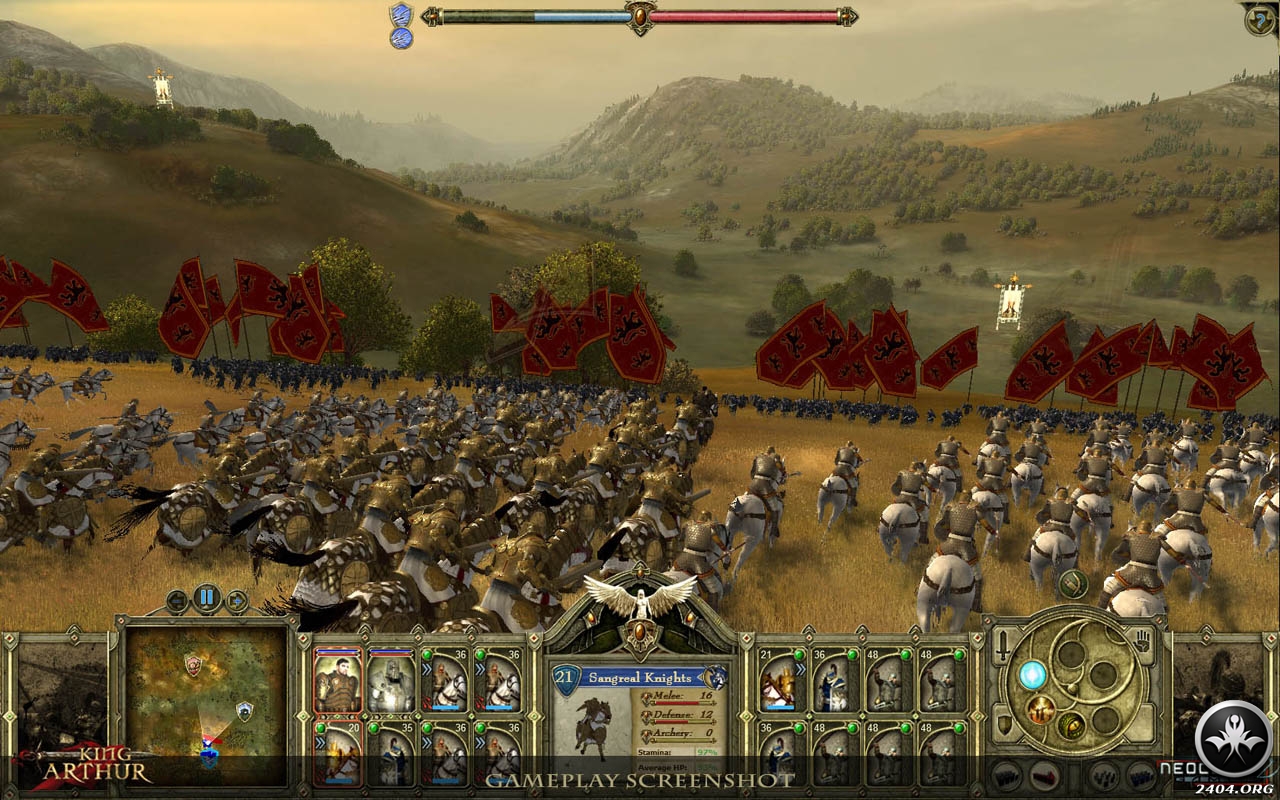The width and height of the screenshot is (1280, 800).
Task: Activate the glowing blue spell orb
Action: tap(1032, 675)
